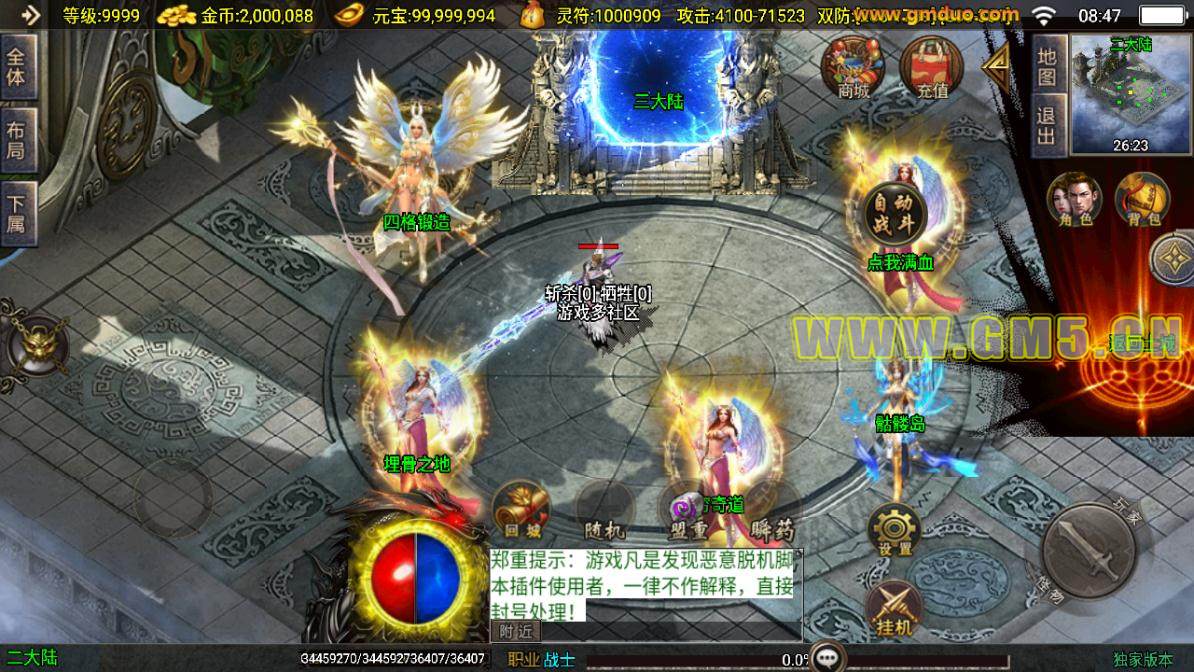Open the chat speech bubble
The height and width of the screenshot is (672, 1194).
(x=828, y=657)
